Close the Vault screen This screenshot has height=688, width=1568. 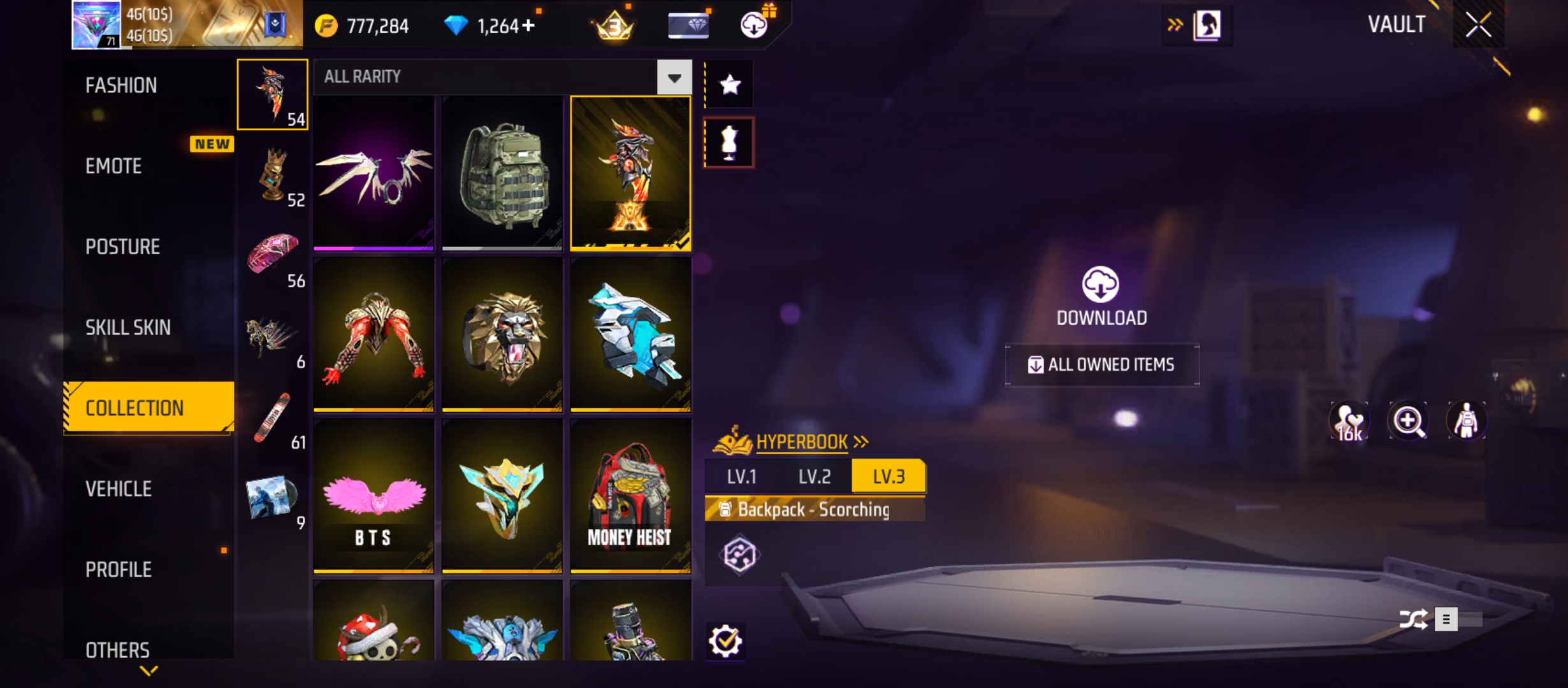1478,25
